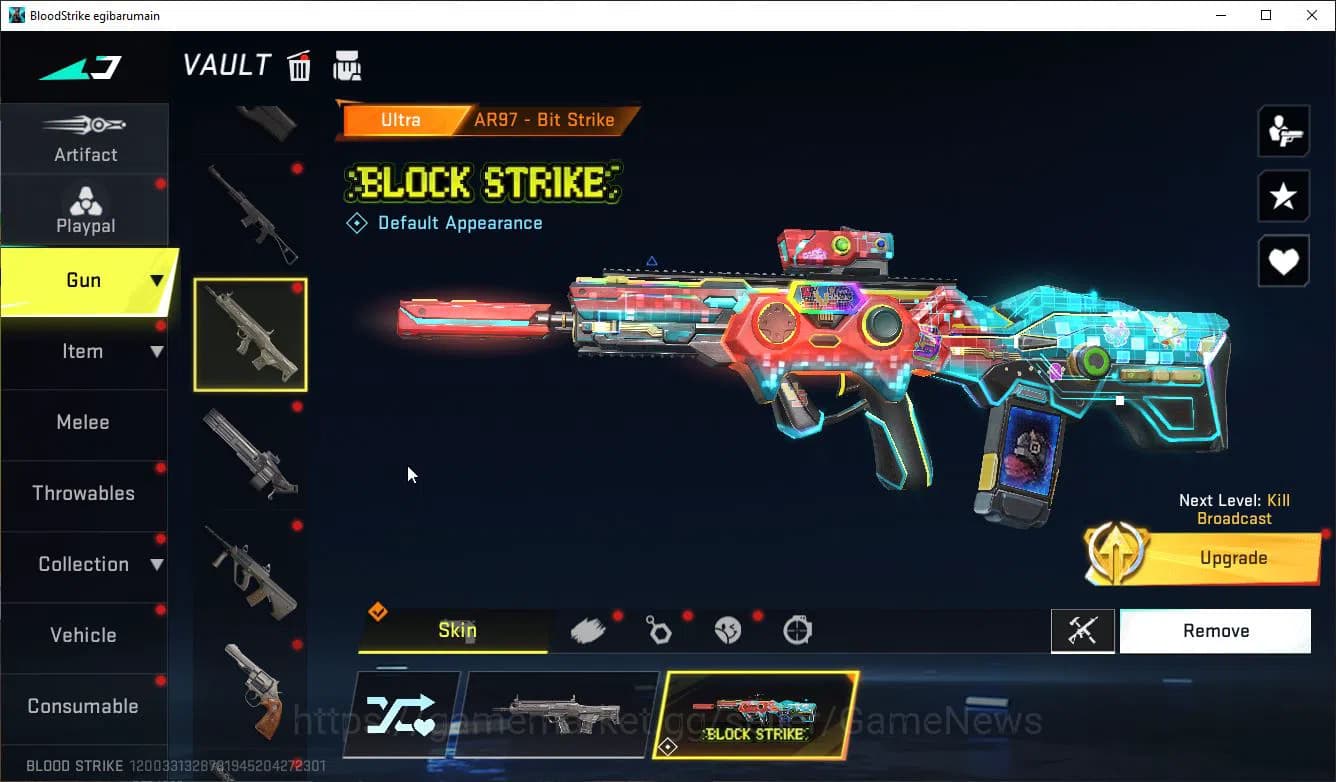The width and height of the screenshot is (1336, 782).
Task: Open the loadout character-with-gun icon on the right
Action: 1283,130
